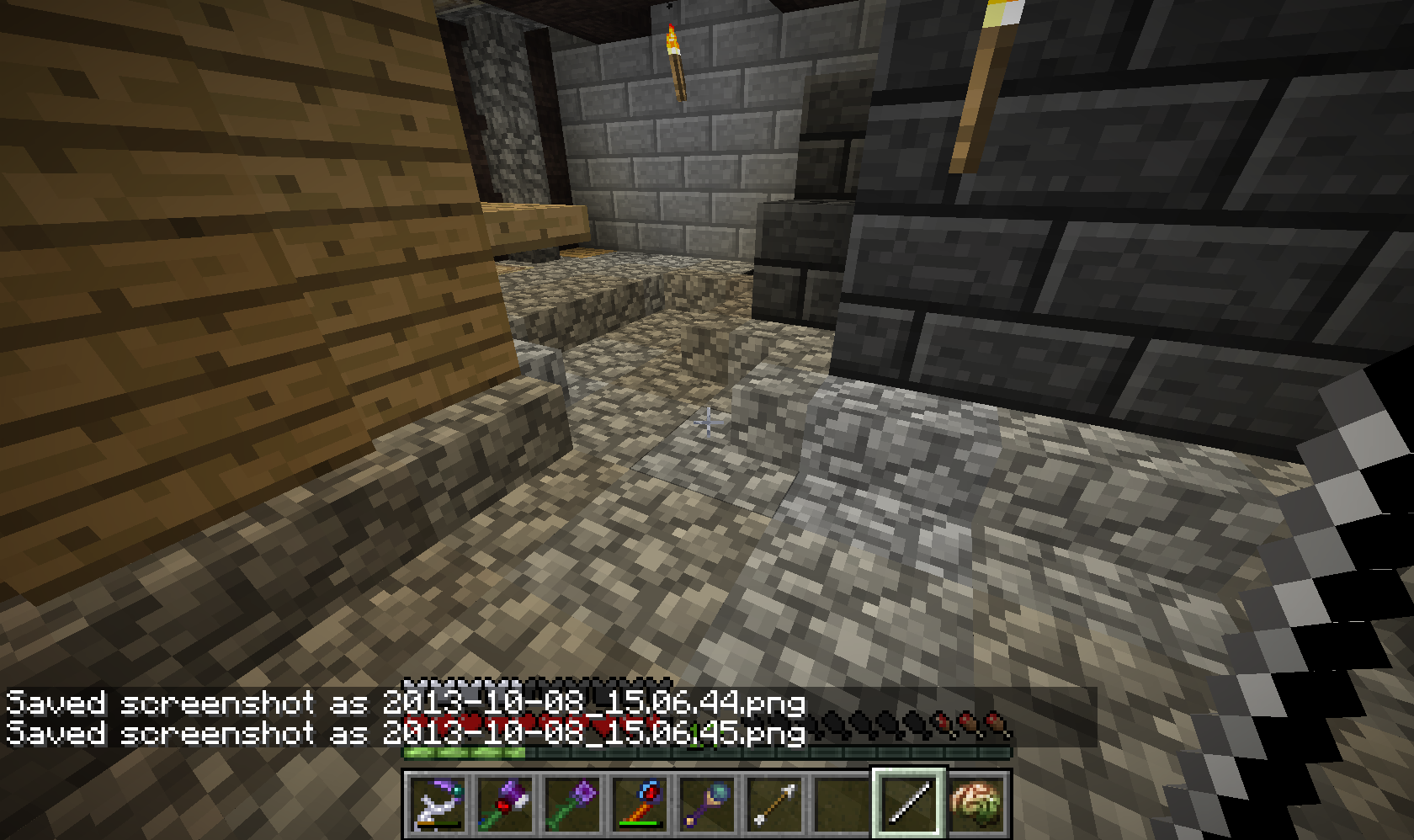Equip the orange staff with red gem

tap(641, 802)
